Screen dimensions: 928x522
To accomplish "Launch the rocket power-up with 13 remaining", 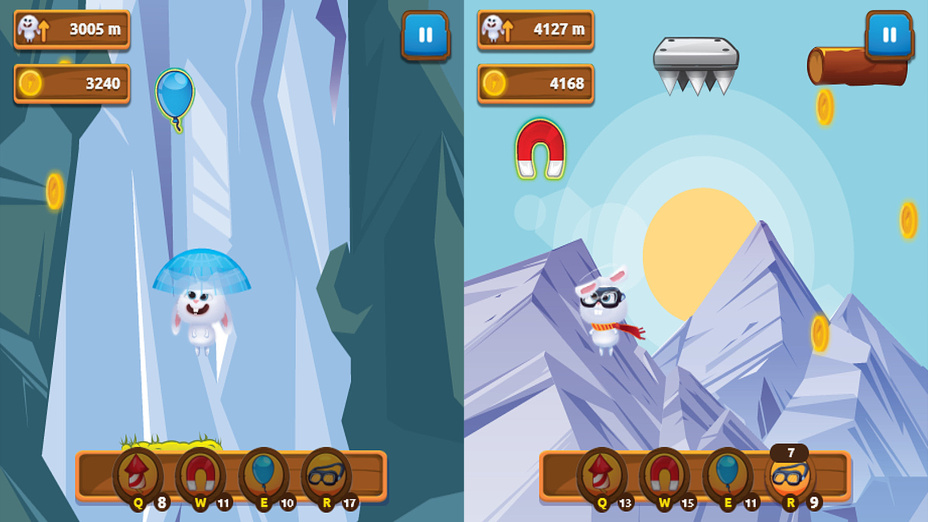I will pos(602,475).
